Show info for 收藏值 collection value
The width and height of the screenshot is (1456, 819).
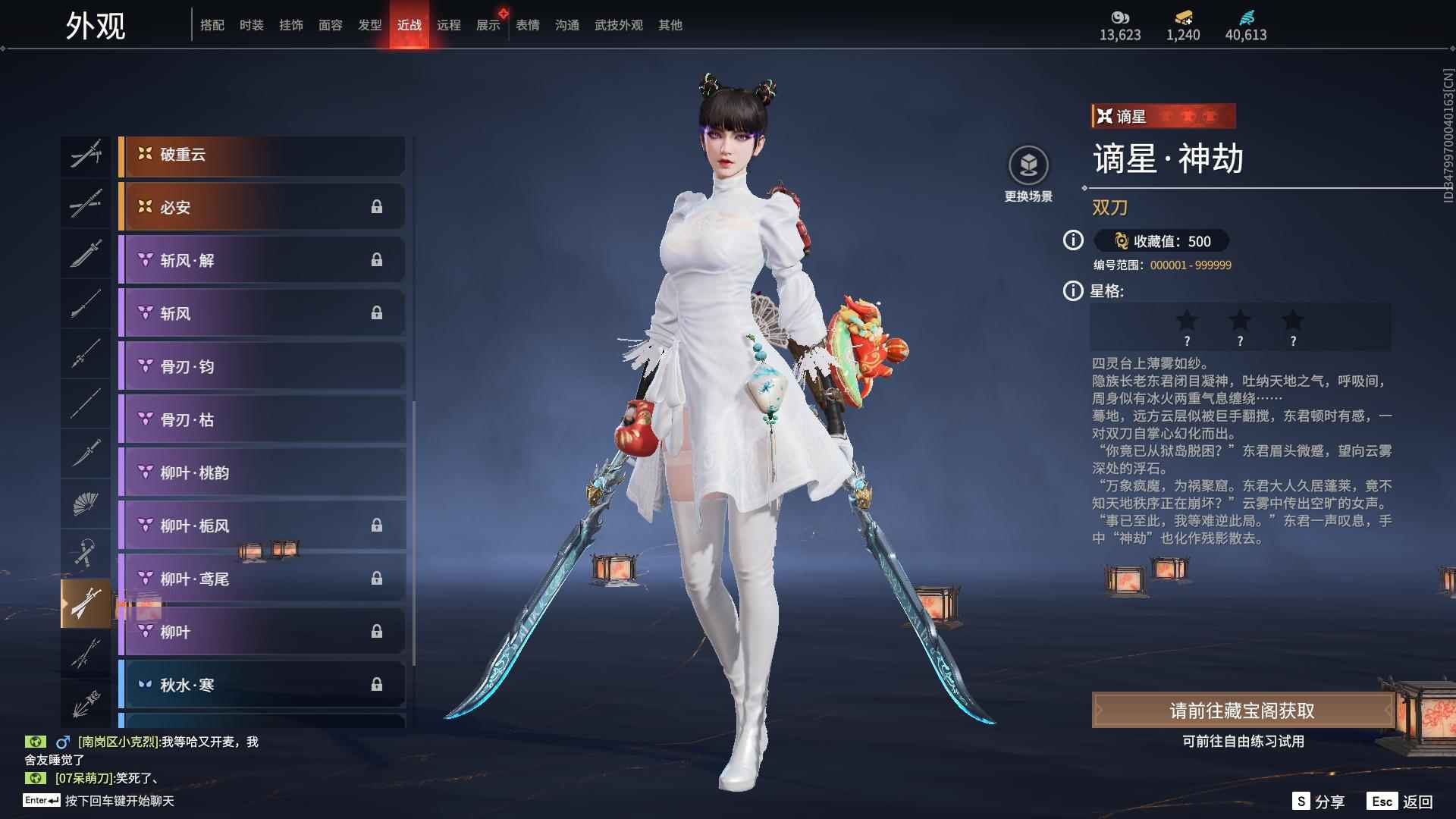pyautogui.click(x=1073, y=240)
